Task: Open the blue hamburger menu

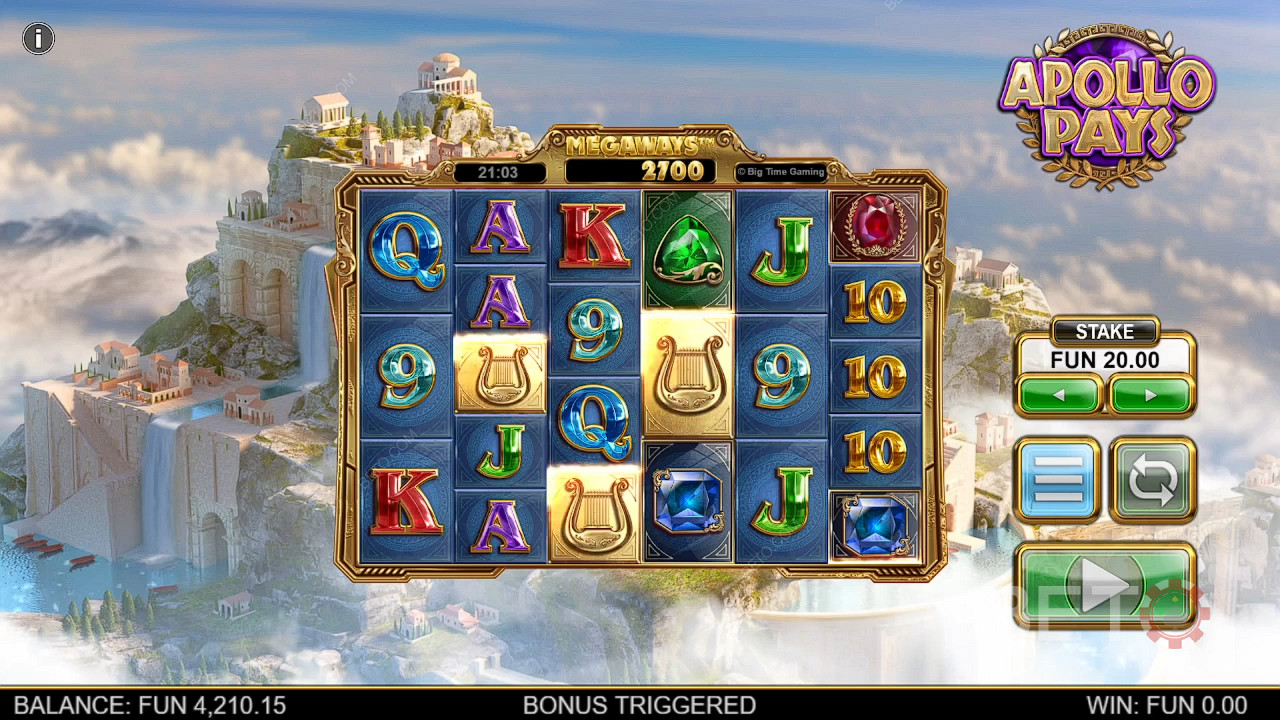Action: point(1058,480)
